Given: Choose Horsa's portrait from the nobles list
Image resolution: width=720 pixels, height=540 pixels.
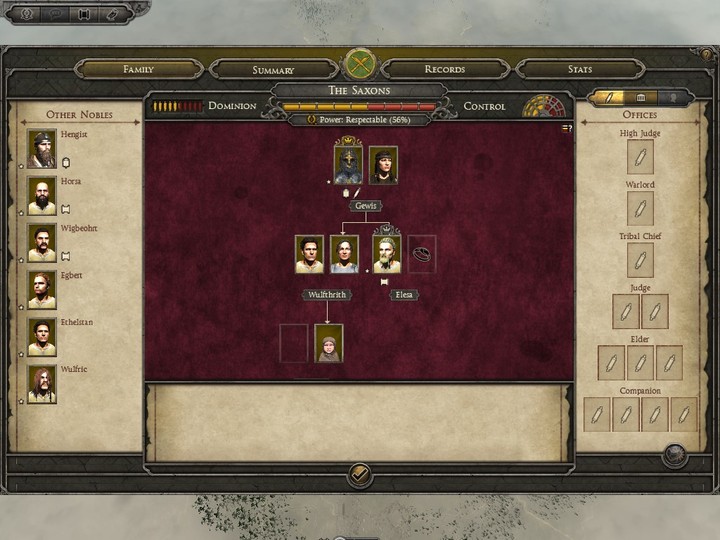Looking at the screenshot, I should pyautogui.click(x=42, y=196).
